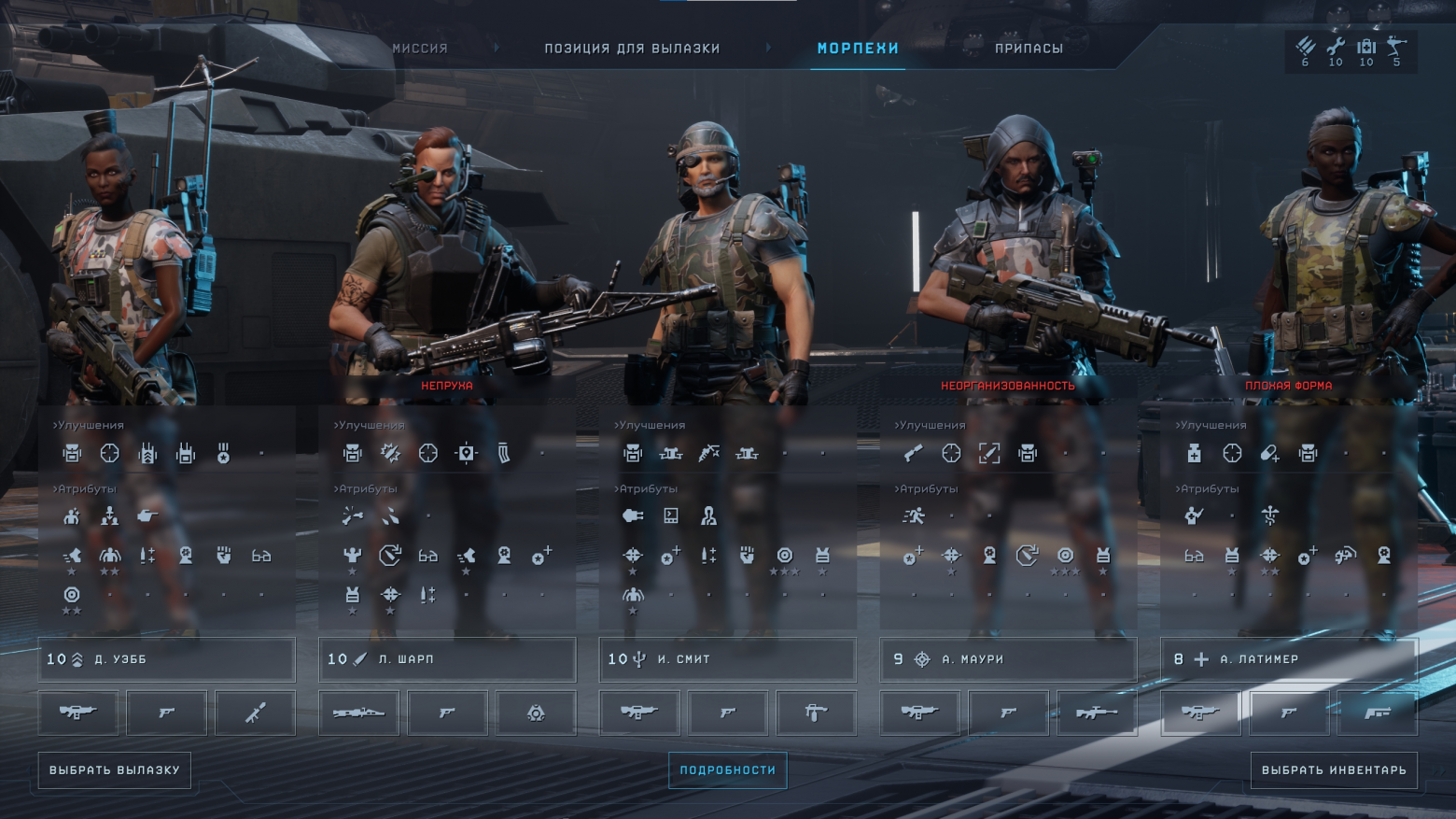The width and height of the screenshot is (1456, 819).
Task: Select marine Д. Уэбб name panel
Action: click(x=167, y=659)
